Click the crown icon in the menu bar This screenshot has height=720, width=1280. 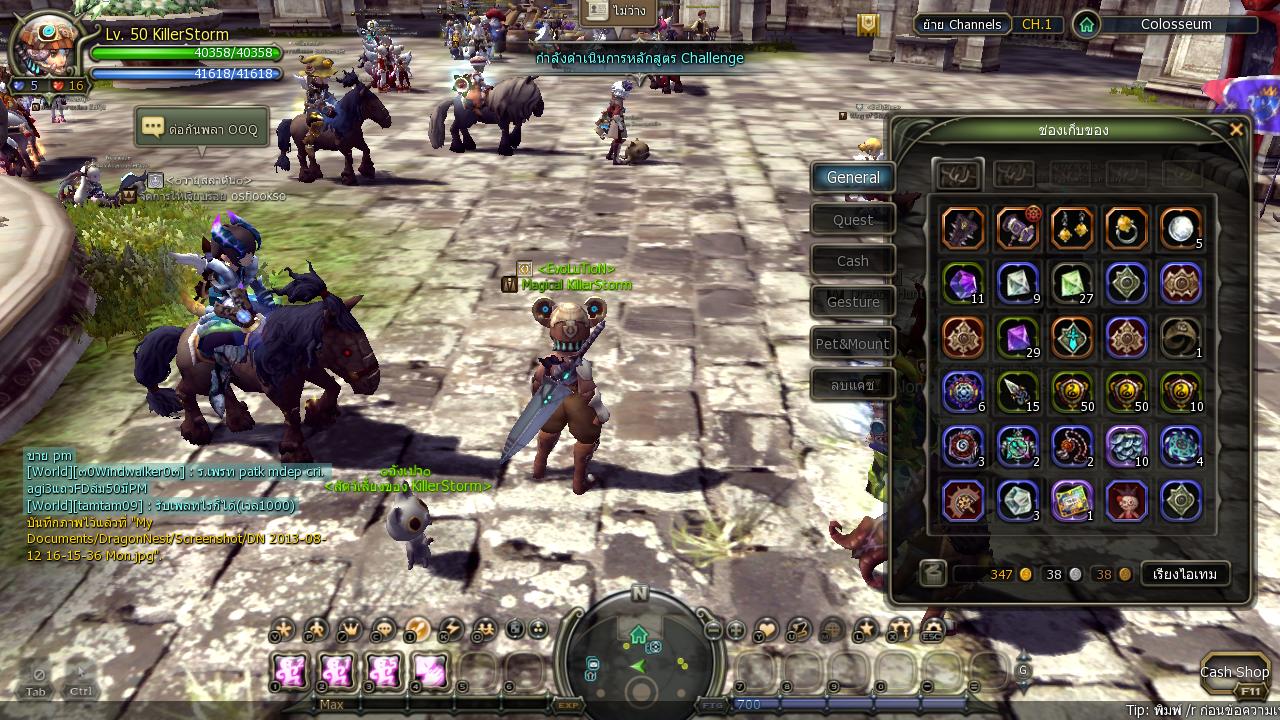pos(351,629)
